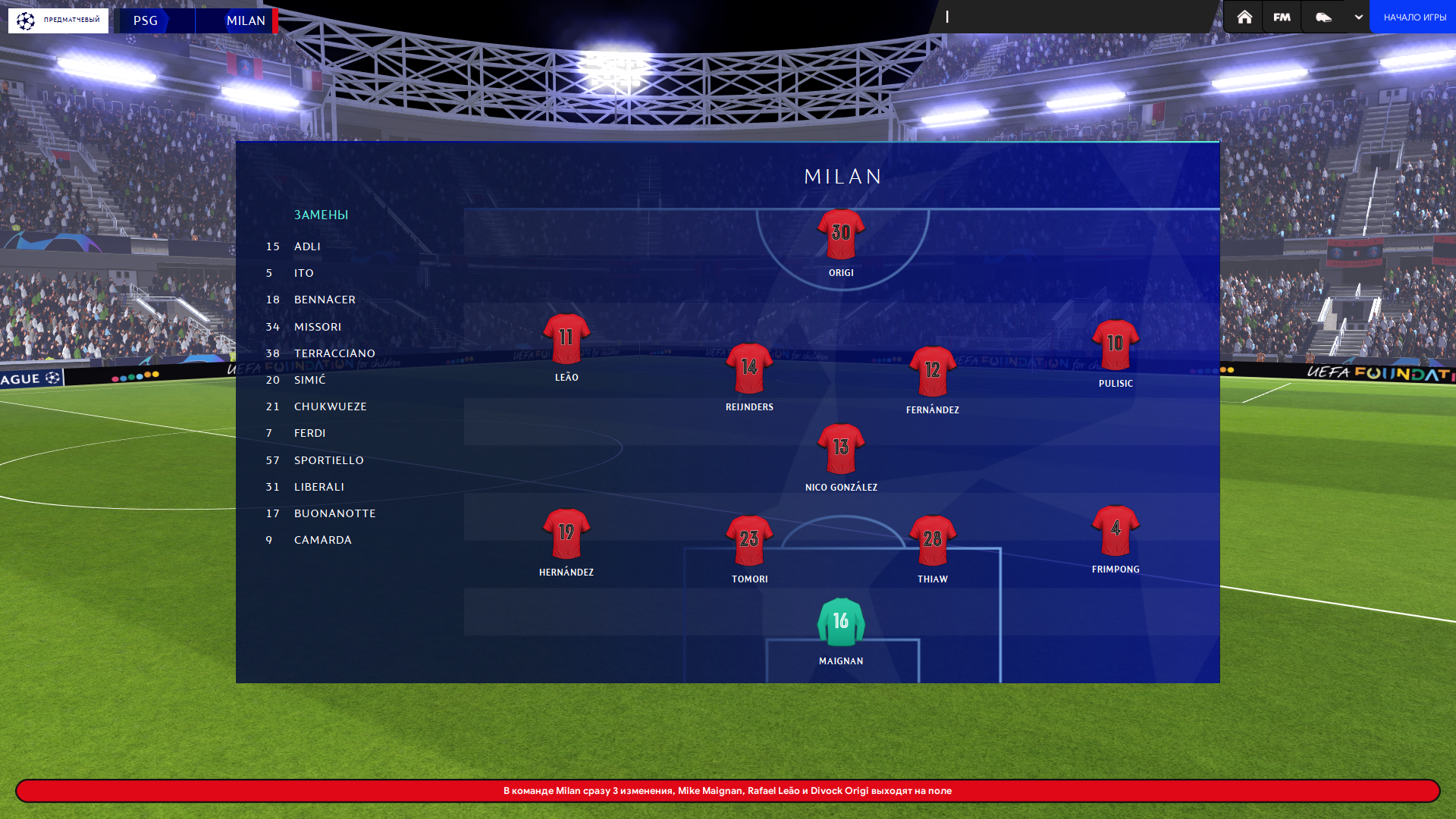Open the FM menu button
The height and width of the screenshot is (819, 1456).
pos(1282,17)
